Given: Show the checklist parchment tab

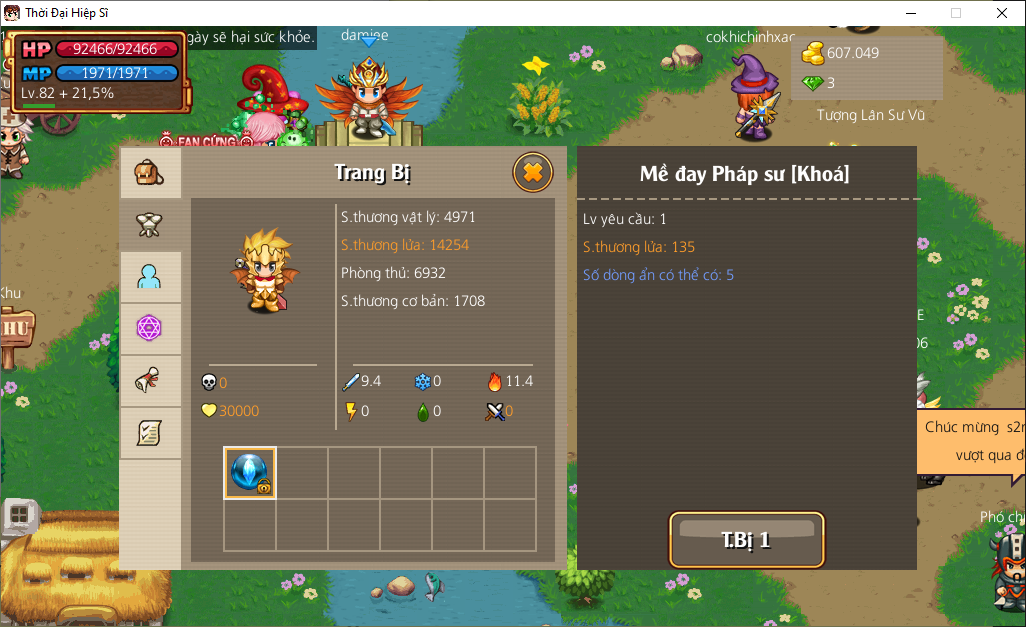Looking at the screenshot, I should [150, 432].
